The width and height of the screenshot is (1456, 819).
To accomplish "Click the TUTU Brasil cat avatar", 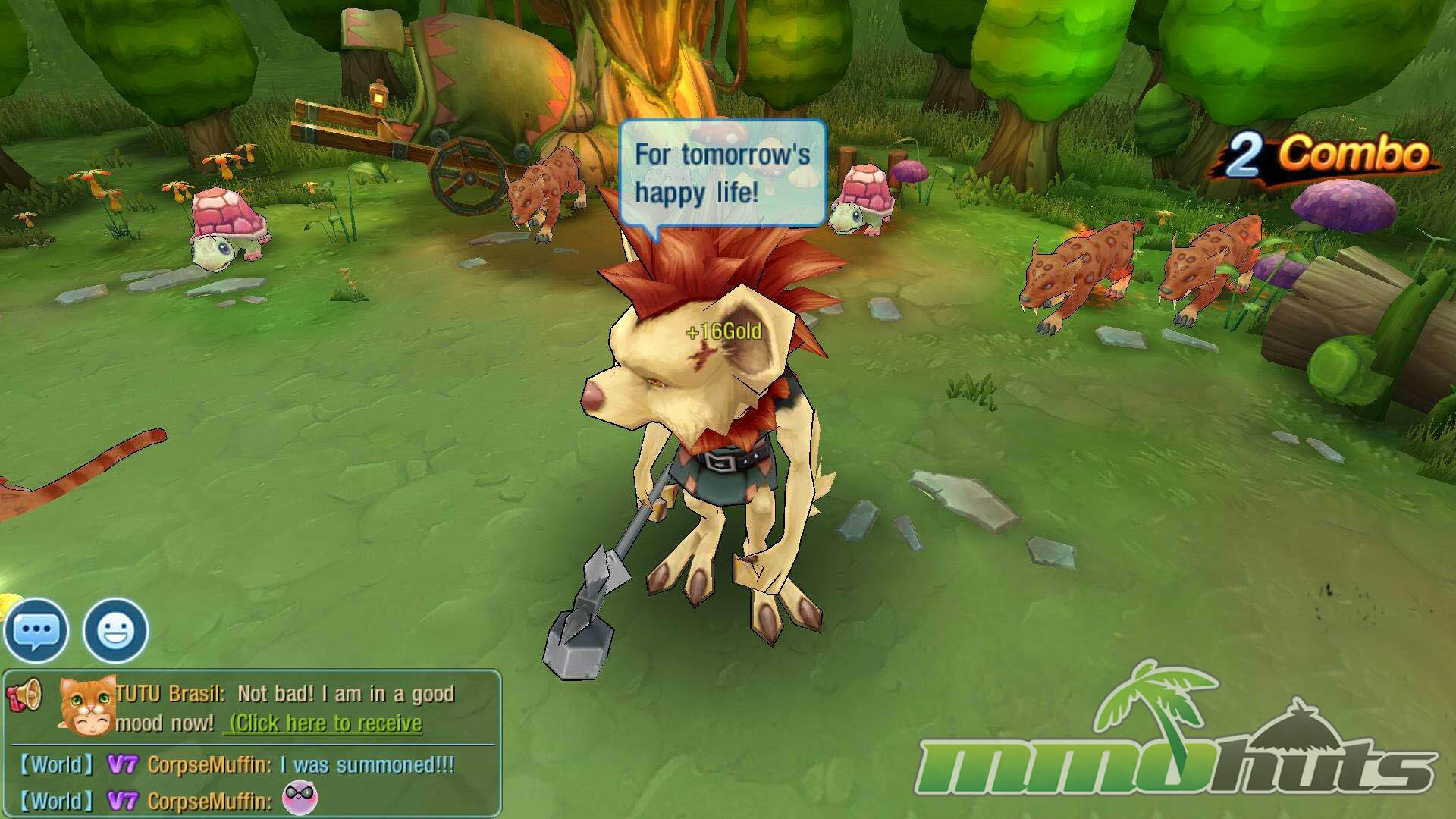I will click(x=87, y=706).
